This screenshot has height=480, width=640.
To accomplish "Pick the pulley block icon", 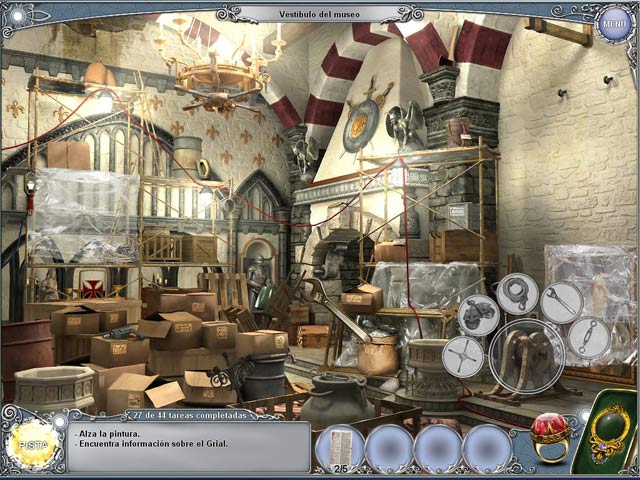I will click(x=478, y=315).
